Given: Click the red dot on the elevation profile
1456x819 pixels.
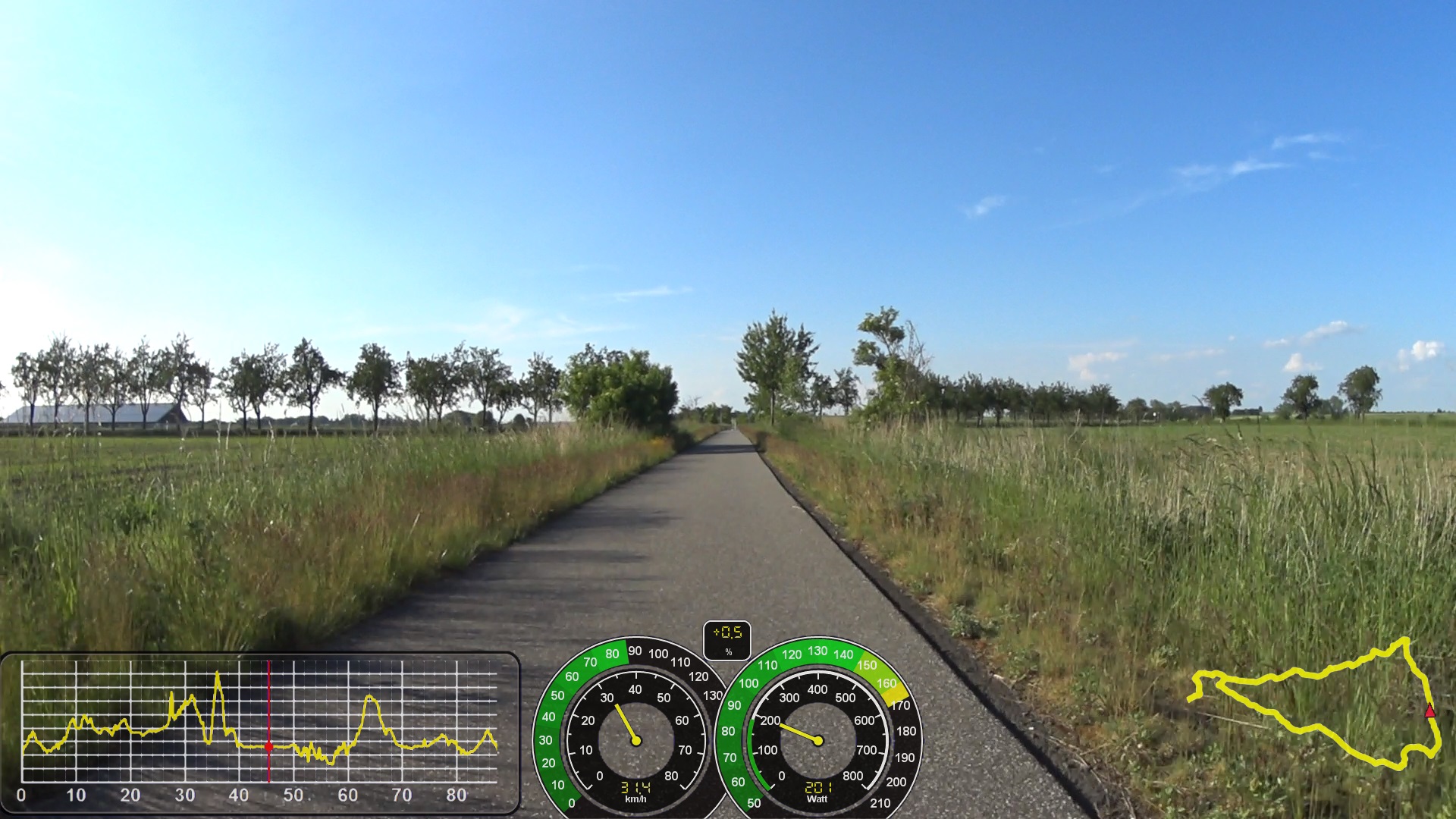Looking at the screenshot, I should point(268,747).
